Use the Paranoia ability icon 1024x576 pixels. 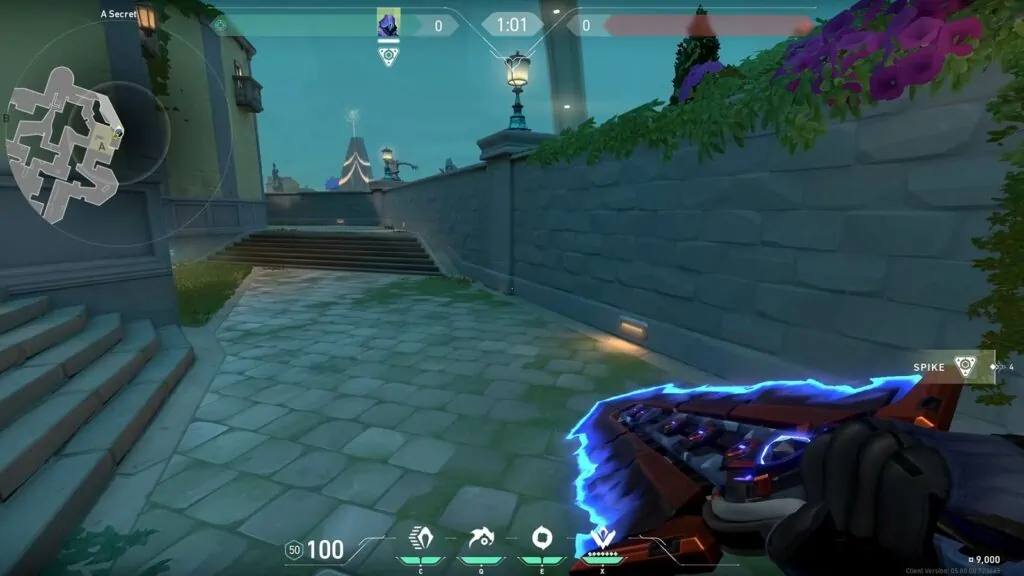click(x=476, y=540)
